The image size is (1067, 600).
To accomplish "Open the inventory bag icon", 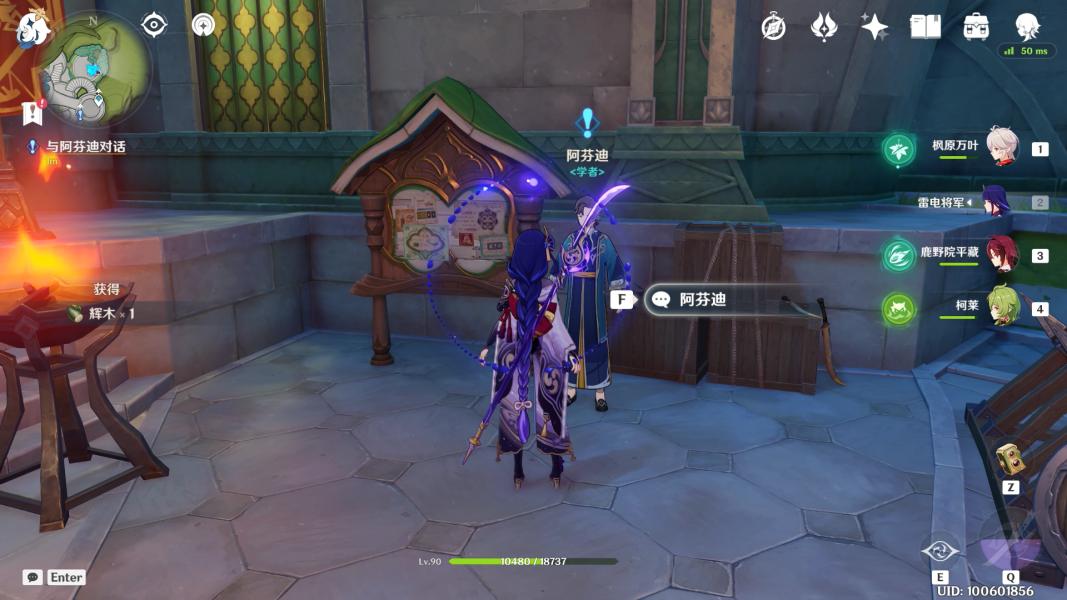I will coord(976,27).
